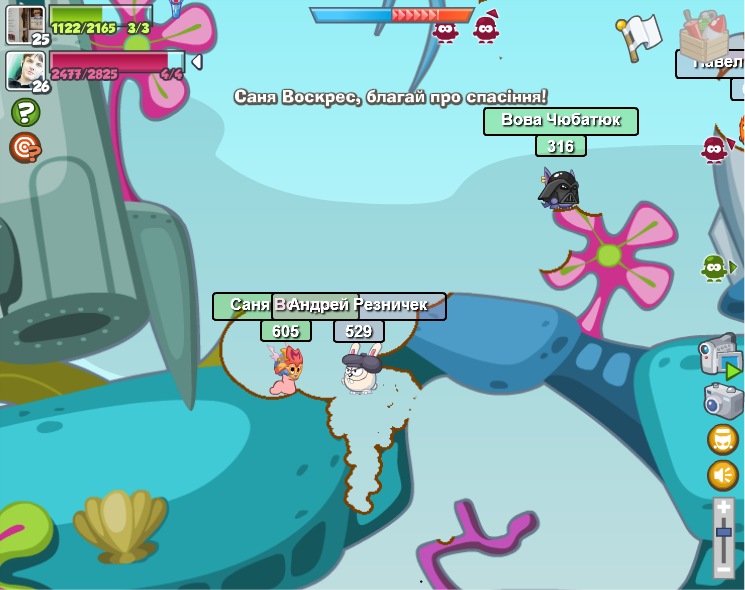This screenshot has height=590, width=745.
Task: Raise the white surrender flag
Action: click(x=638, y=35)
